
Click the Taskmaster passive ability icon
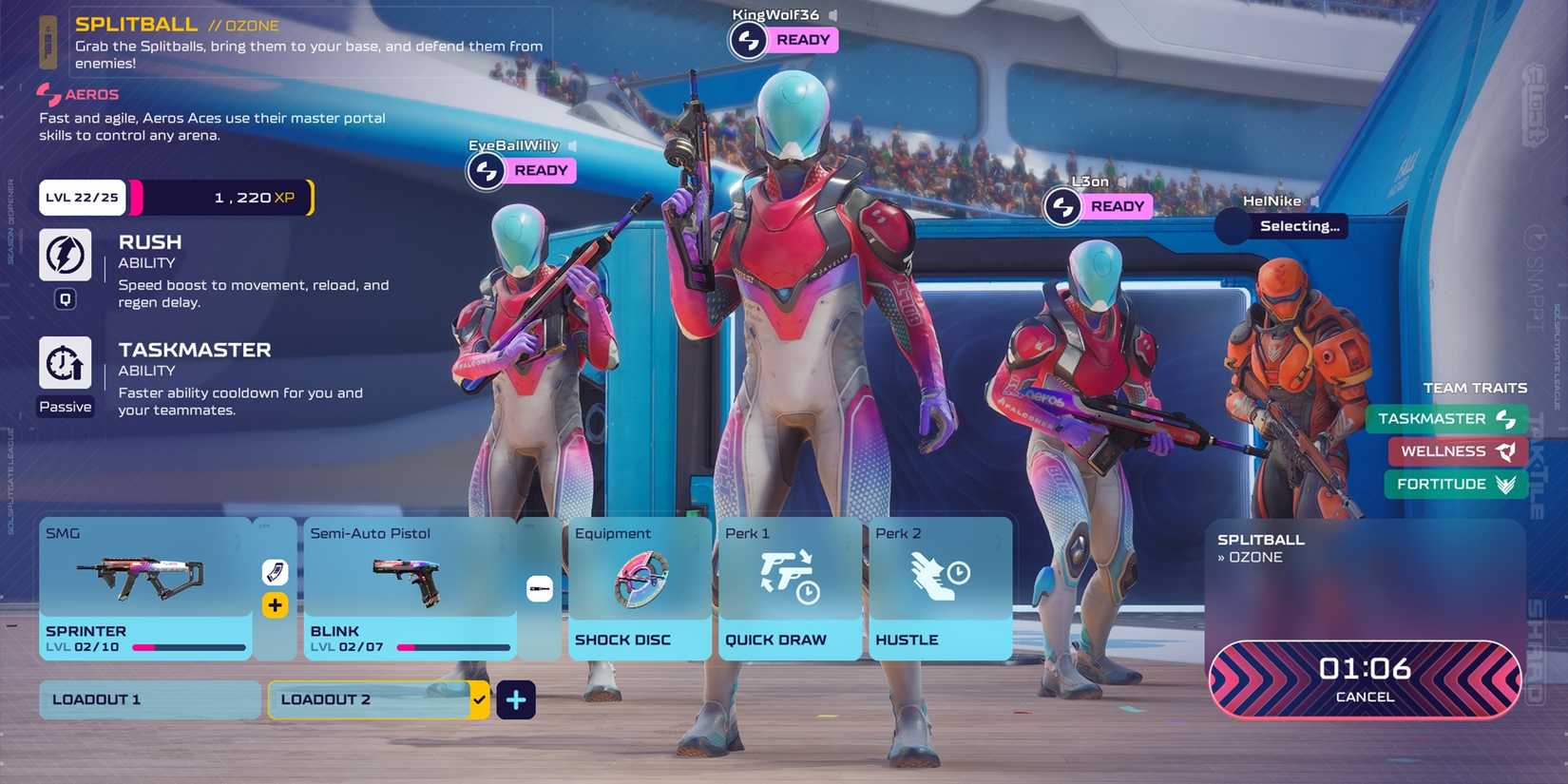(65, 363)
